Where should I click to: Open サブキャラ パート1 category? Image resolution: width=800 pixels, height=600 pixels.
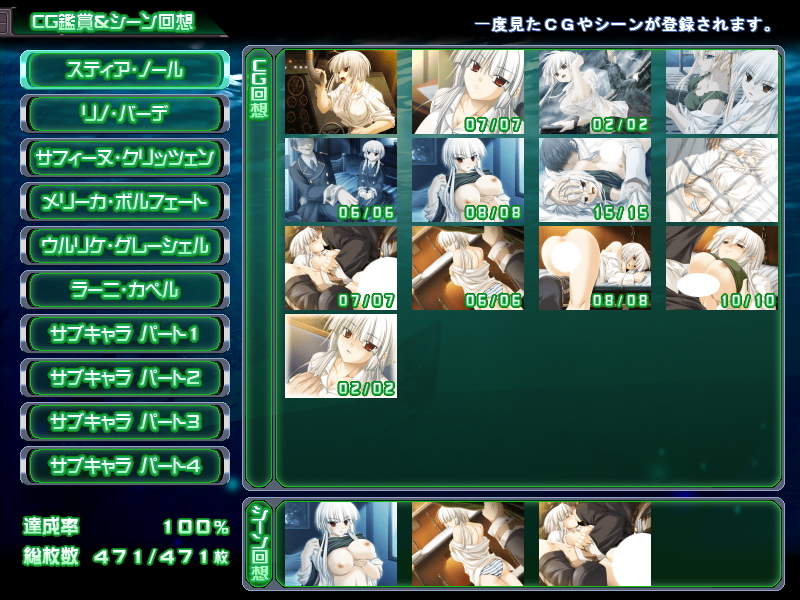pyautogui.click(x=124, y=334)
